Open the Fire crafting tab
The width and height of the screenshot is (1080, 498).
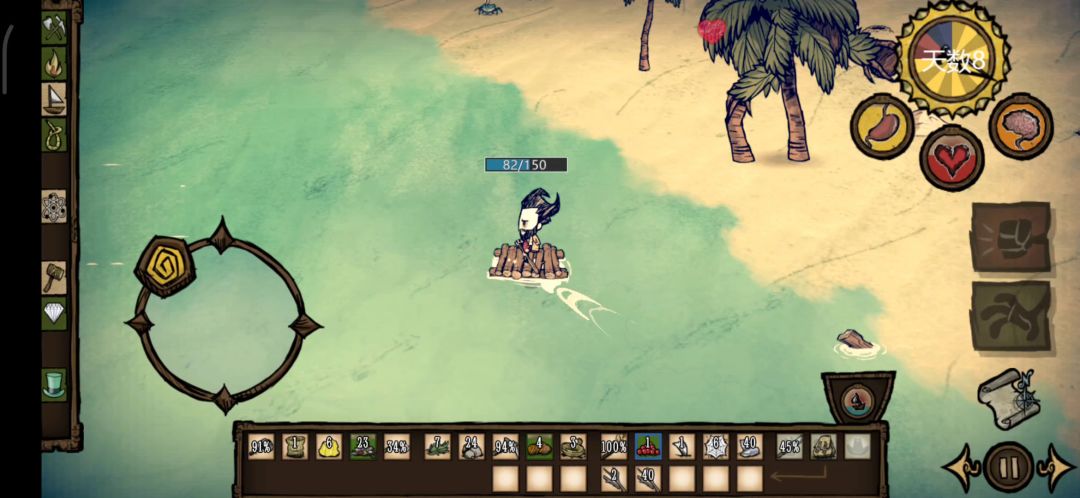(53, 64)
